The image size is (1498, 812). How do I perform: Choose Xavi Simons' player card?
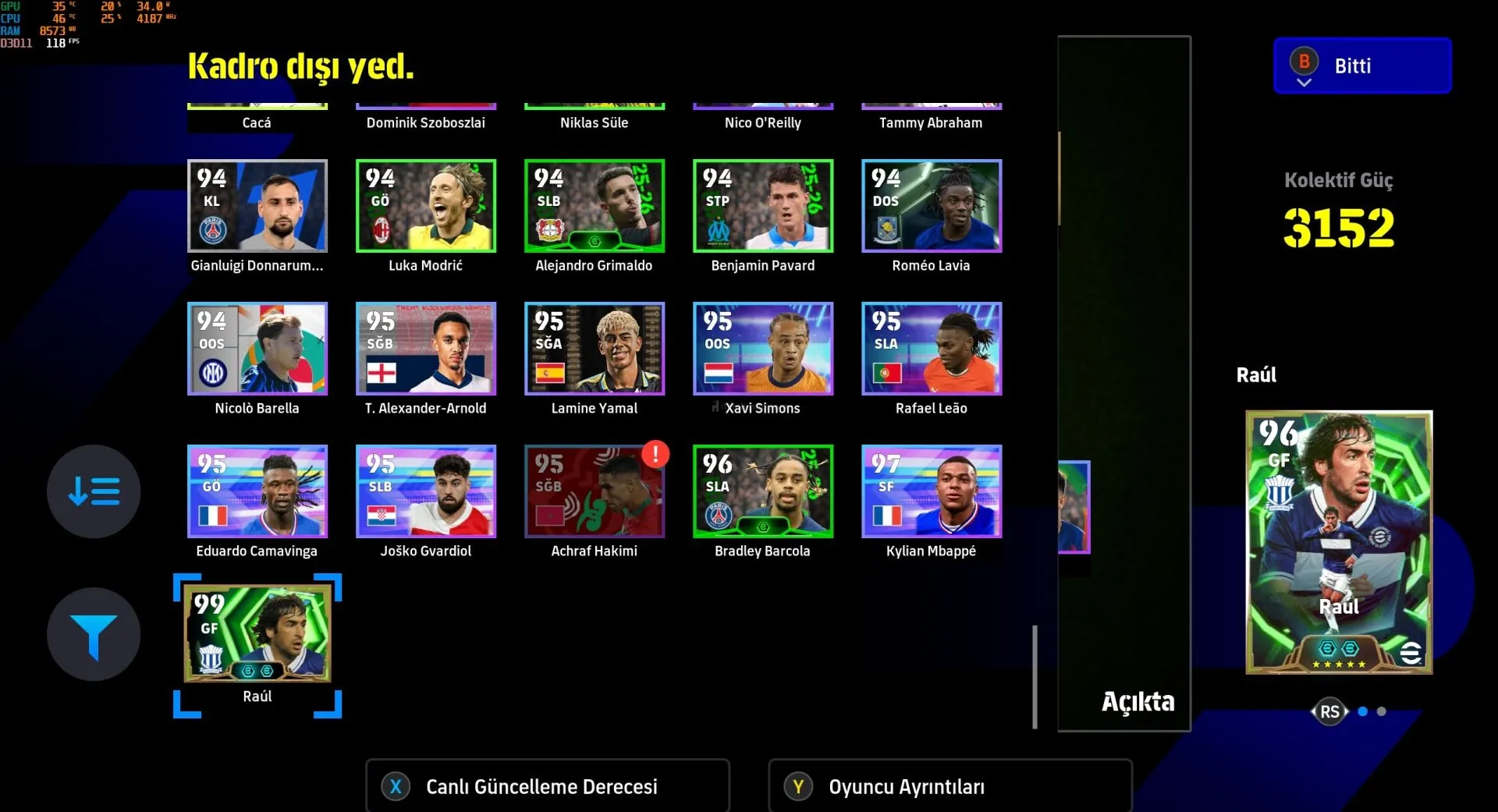tap(762, 349)
